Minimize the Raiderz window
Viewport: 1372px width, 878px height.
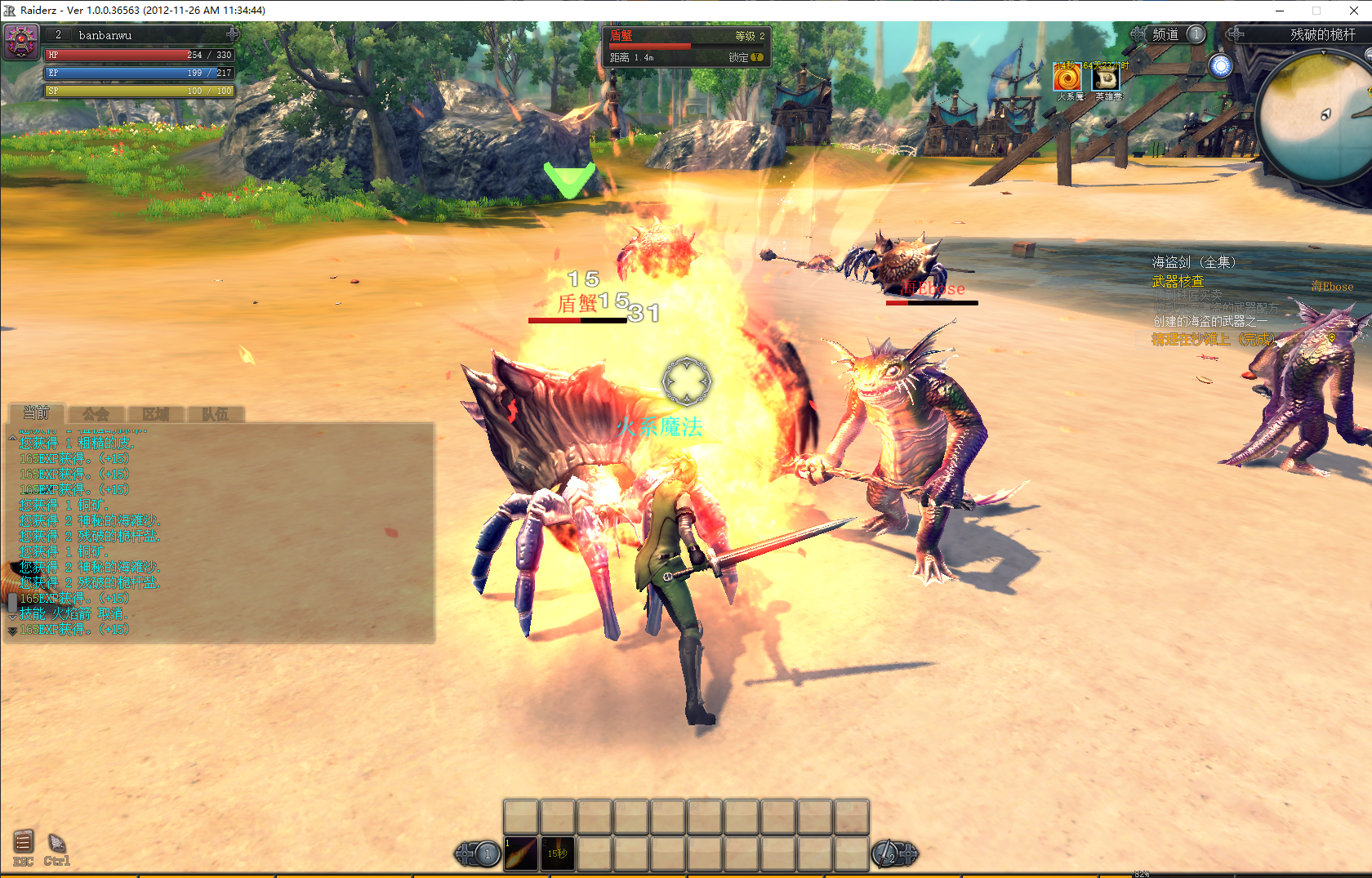(1280, 11)
